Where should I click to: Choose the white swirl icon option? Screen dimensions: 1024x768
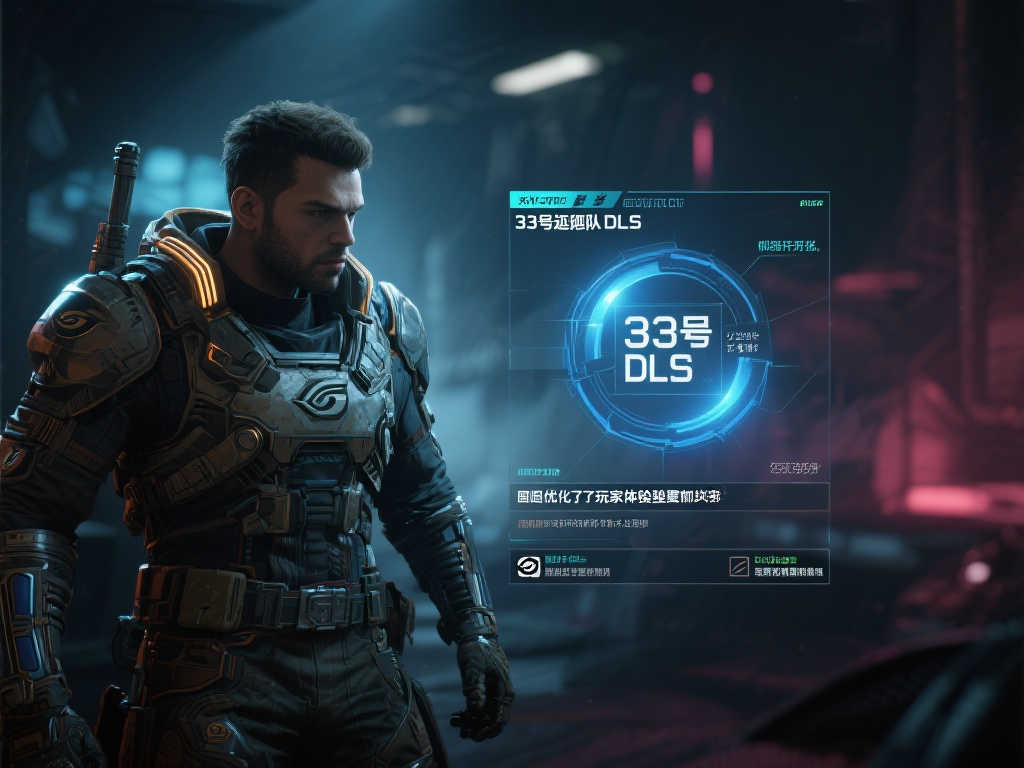click(x=527, y=567)
